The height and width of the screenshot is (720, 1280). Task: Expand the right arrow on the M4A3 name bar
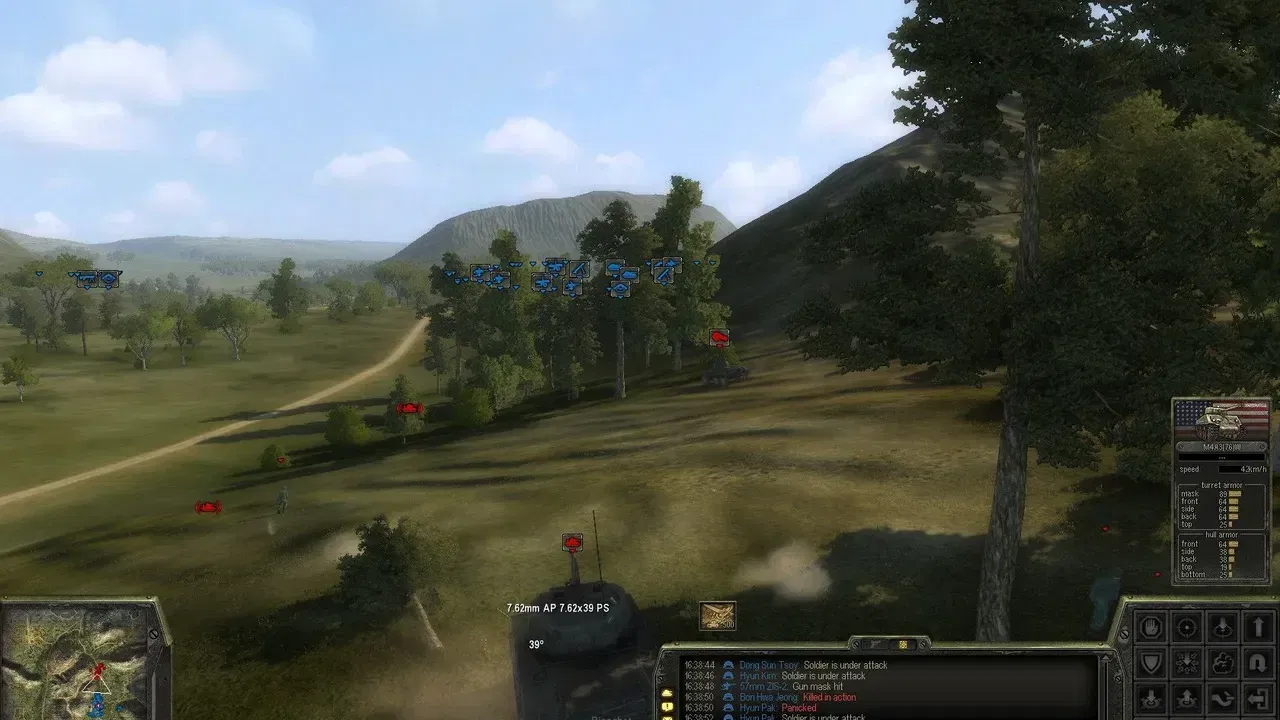1263,446
